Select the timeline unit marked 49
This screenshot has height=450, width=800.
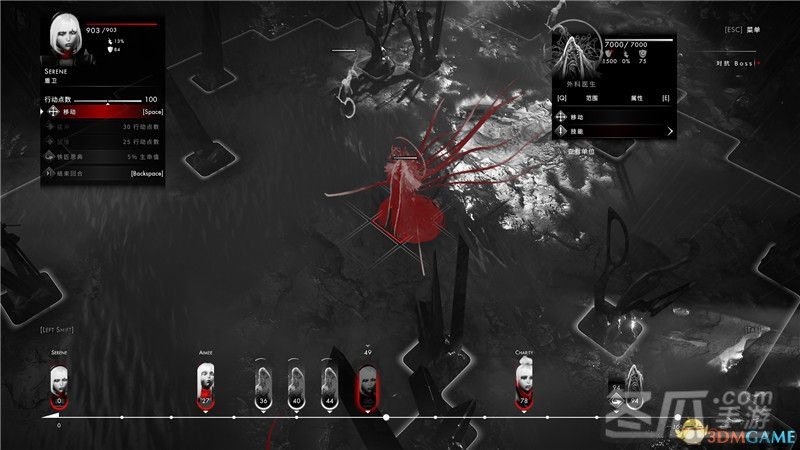click(x=367, y=385)
